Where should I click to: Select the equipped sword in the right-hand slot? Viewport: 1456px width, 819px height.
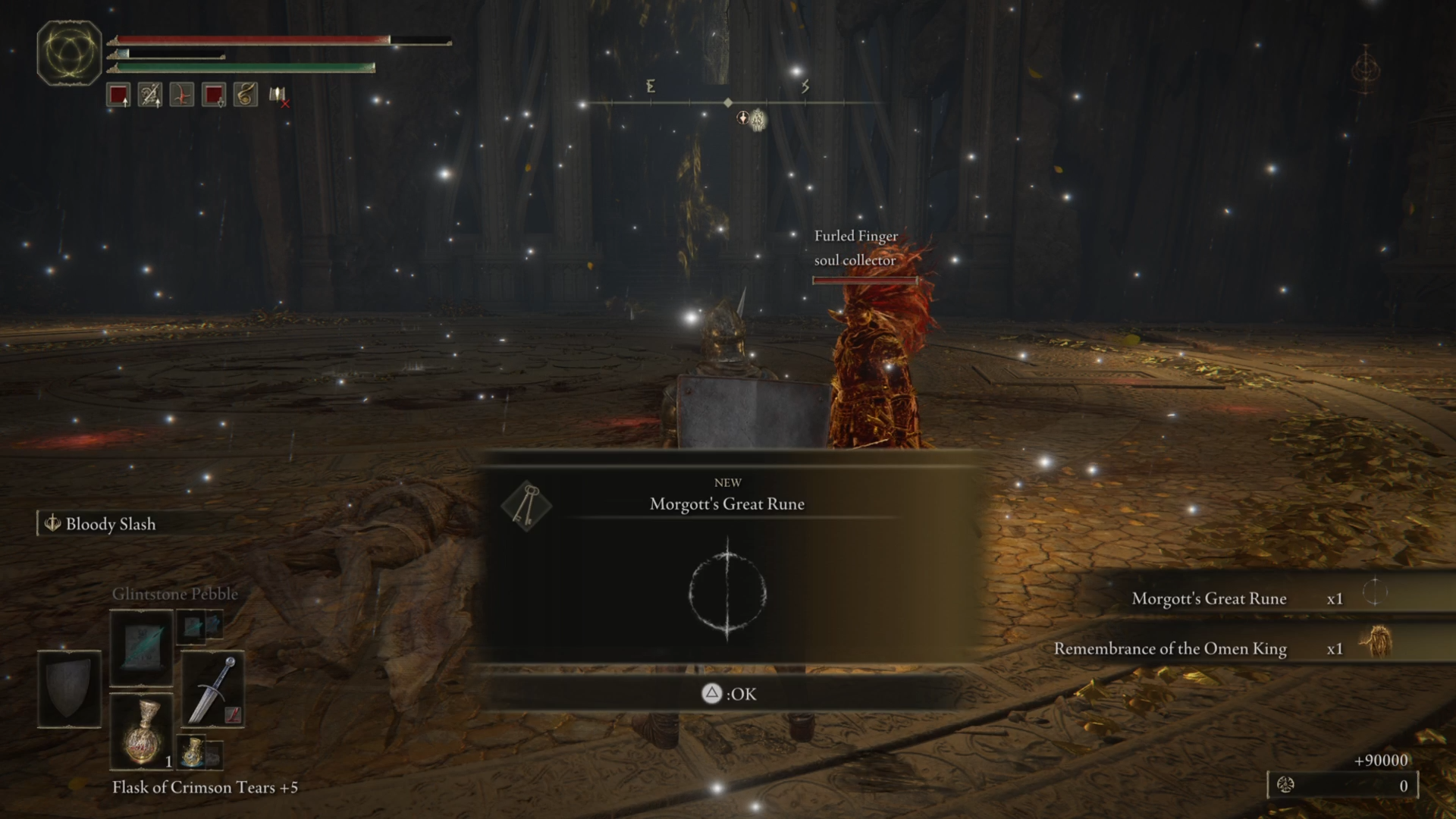(x=213, y=689)
